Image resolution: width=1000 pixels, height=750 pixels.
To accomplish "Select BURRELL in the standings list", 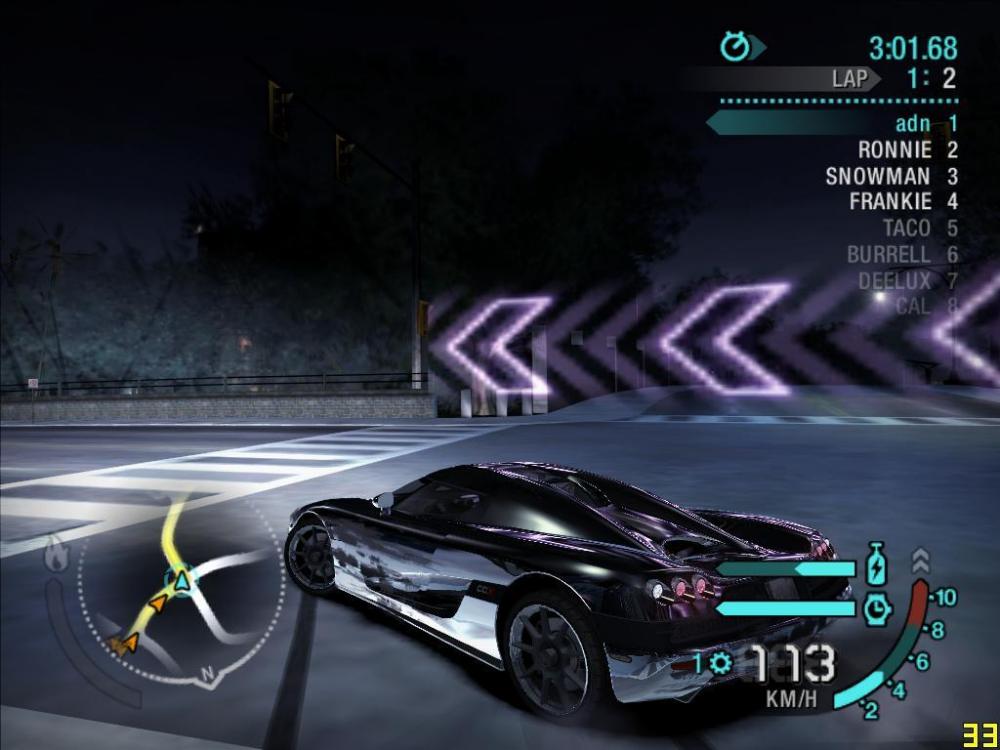I will pos(888,254).
